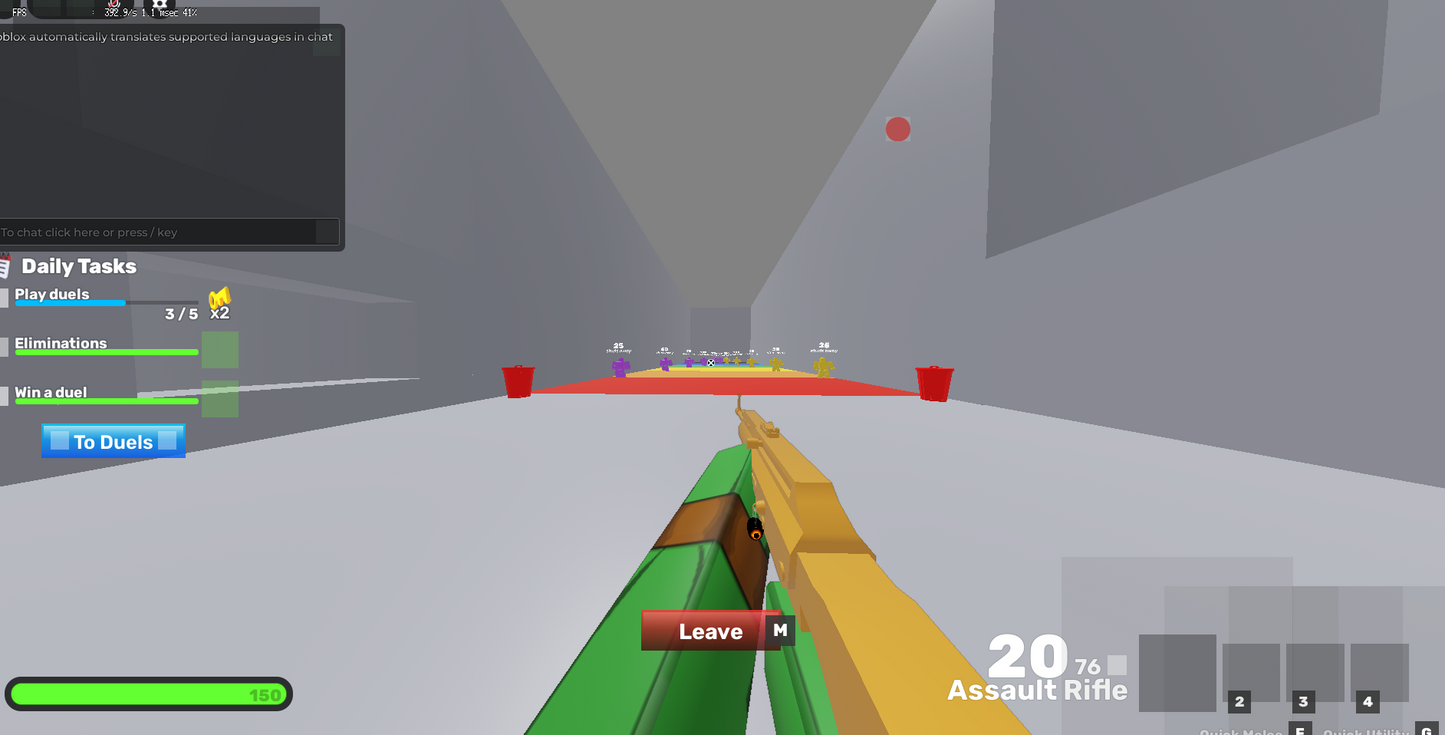This screenshot has width=1445, height=735.
Task: Click the FPS counter readout
Action: click(98, 13)
